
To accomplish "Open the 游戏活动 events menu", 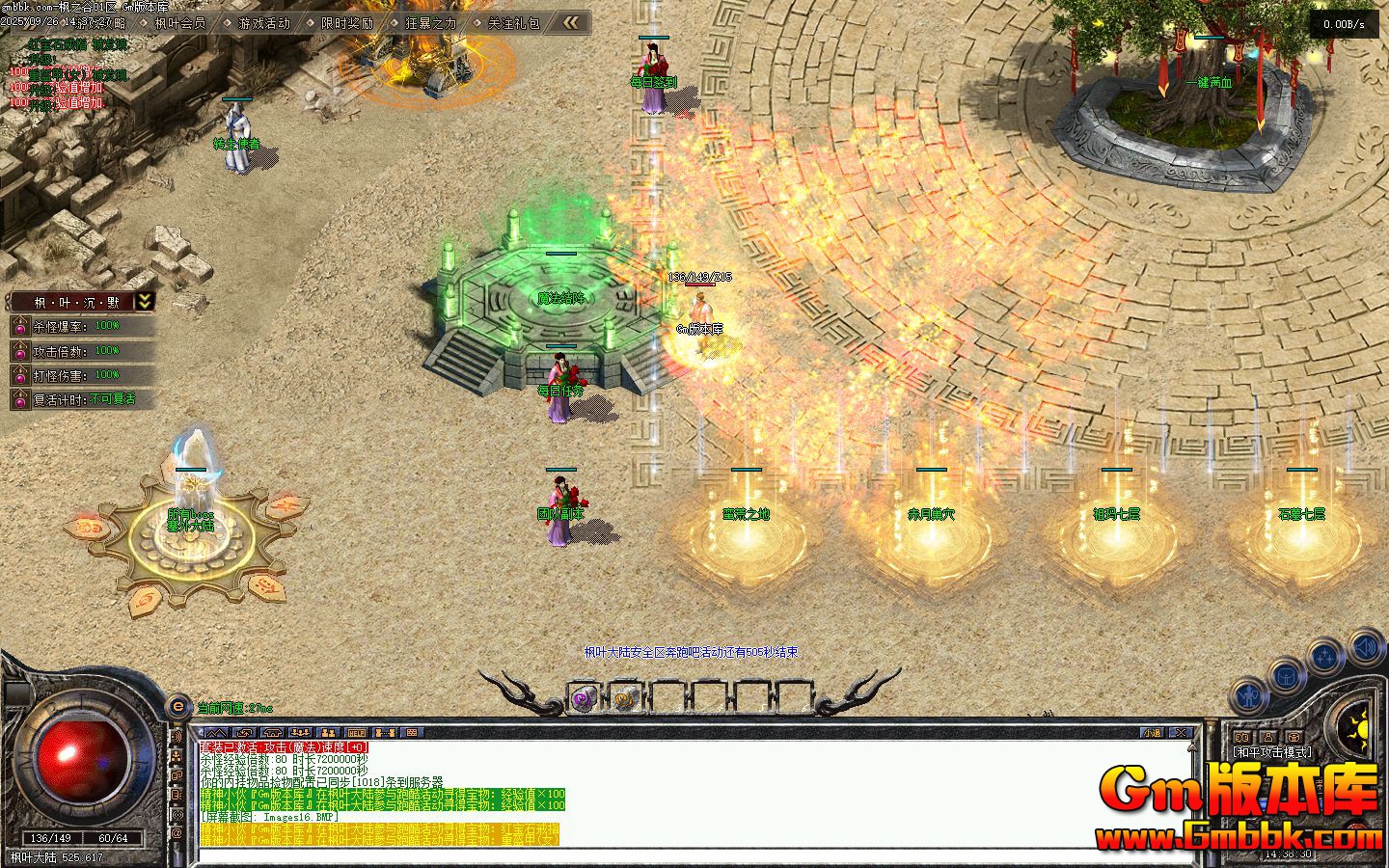I will (x=263, y=23).
